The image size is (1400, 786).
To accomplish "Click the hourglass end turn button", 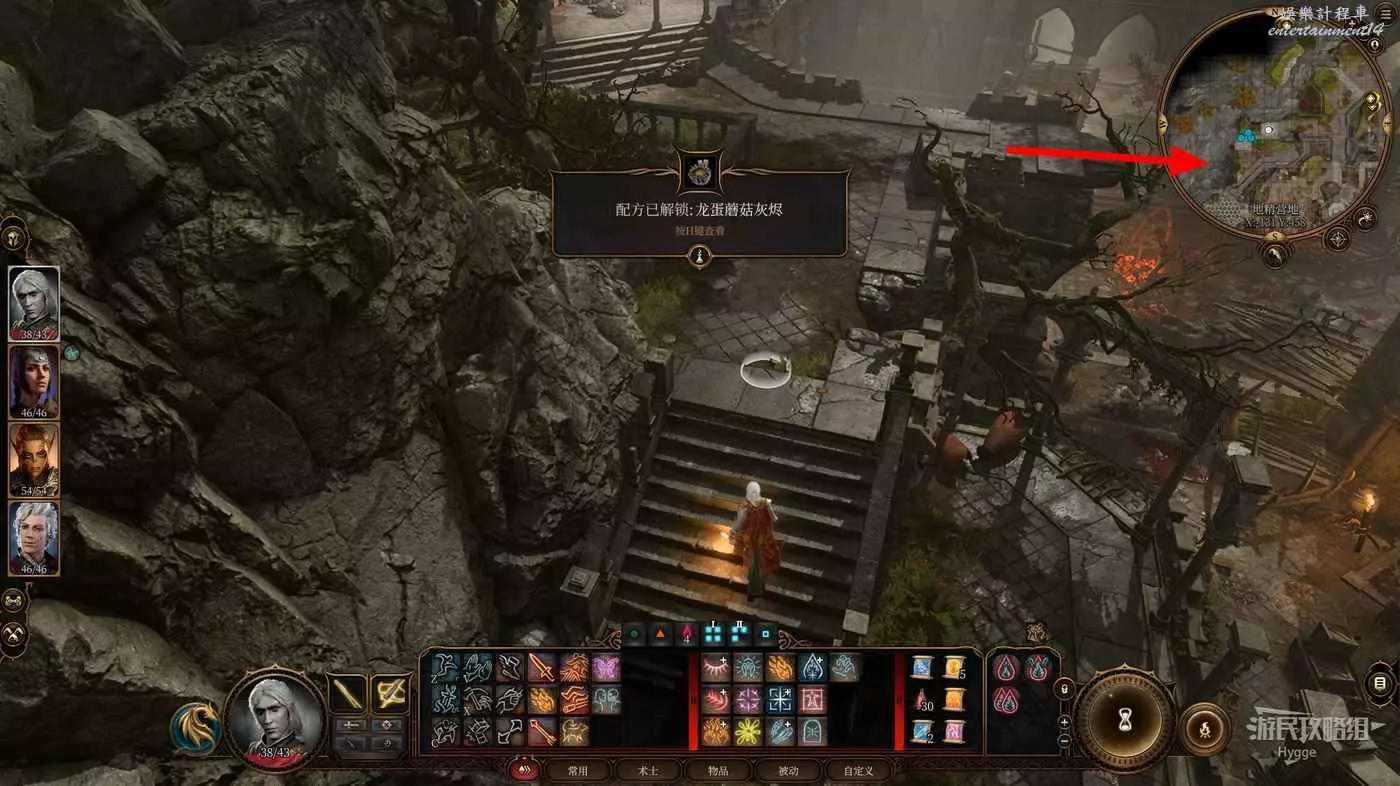I will point(1123,719).
